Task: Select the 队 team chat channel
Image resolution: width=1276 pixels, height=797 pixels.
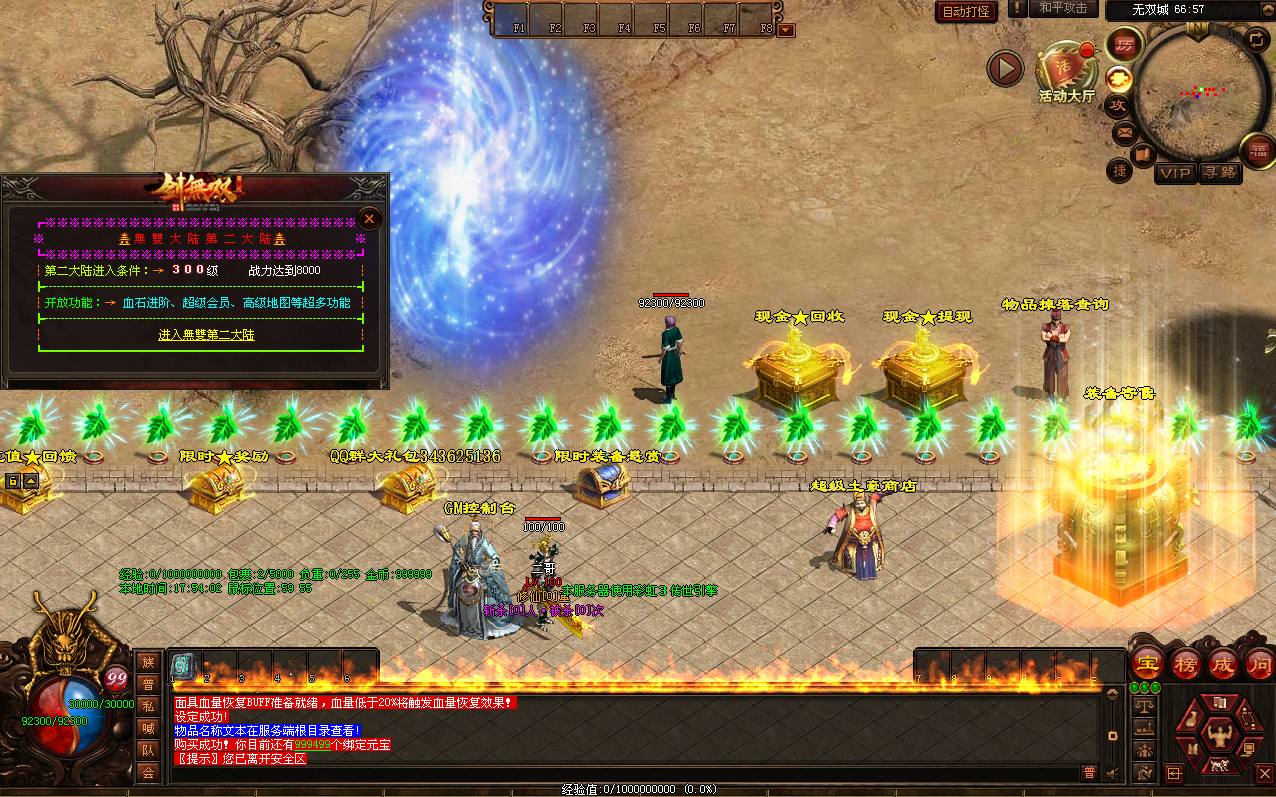Action: pos(148,750)
